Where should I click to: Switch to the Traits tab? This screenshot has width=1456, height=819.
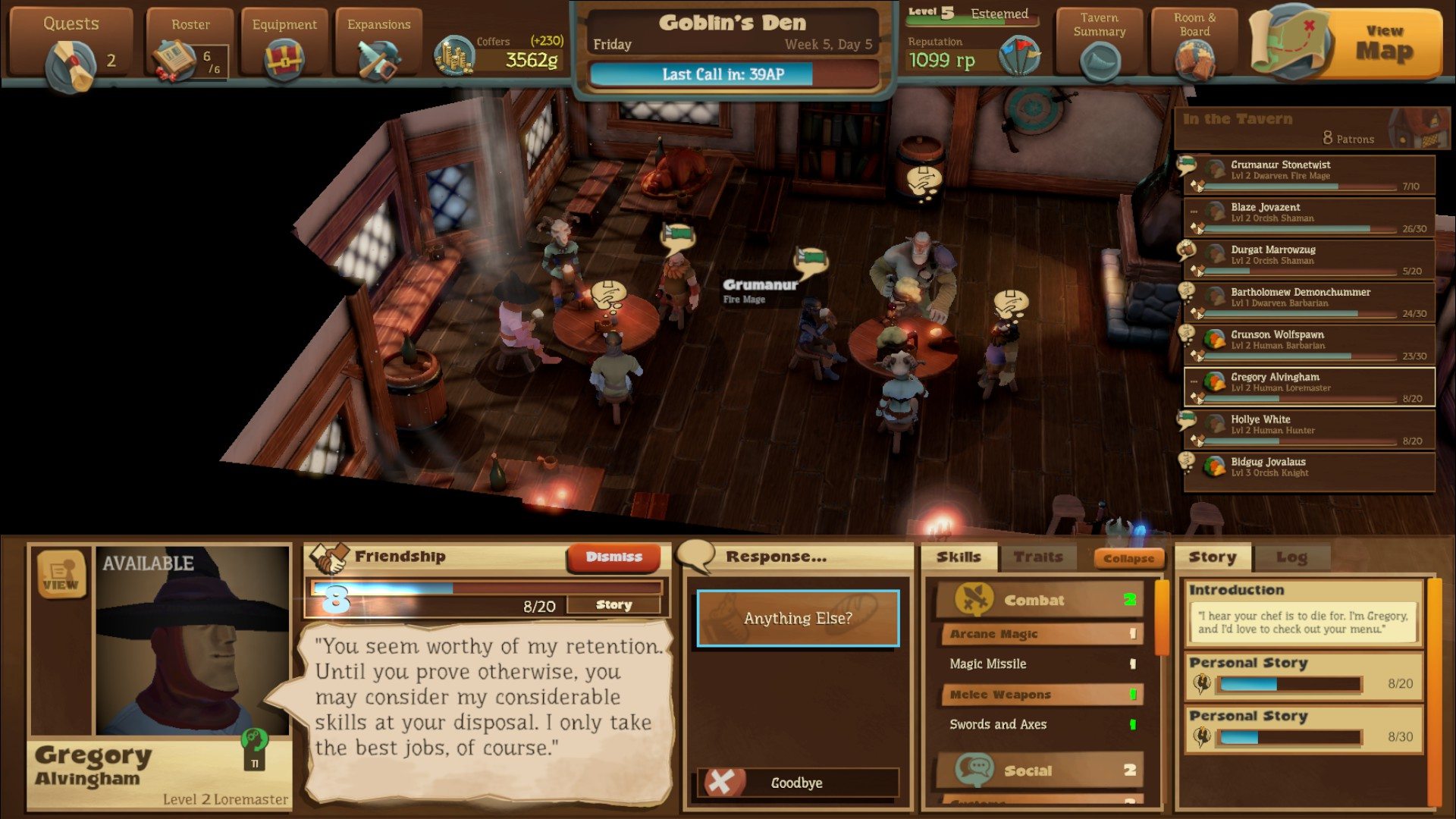click(1037, 557)
